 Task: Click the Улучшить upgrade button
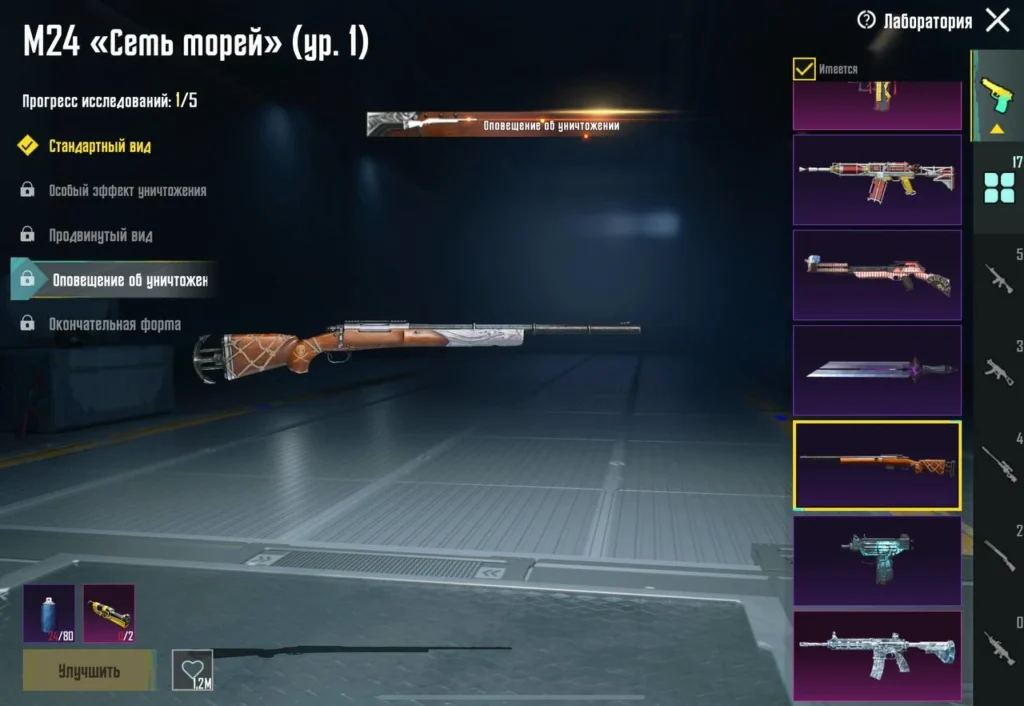[x=89, y=670]
